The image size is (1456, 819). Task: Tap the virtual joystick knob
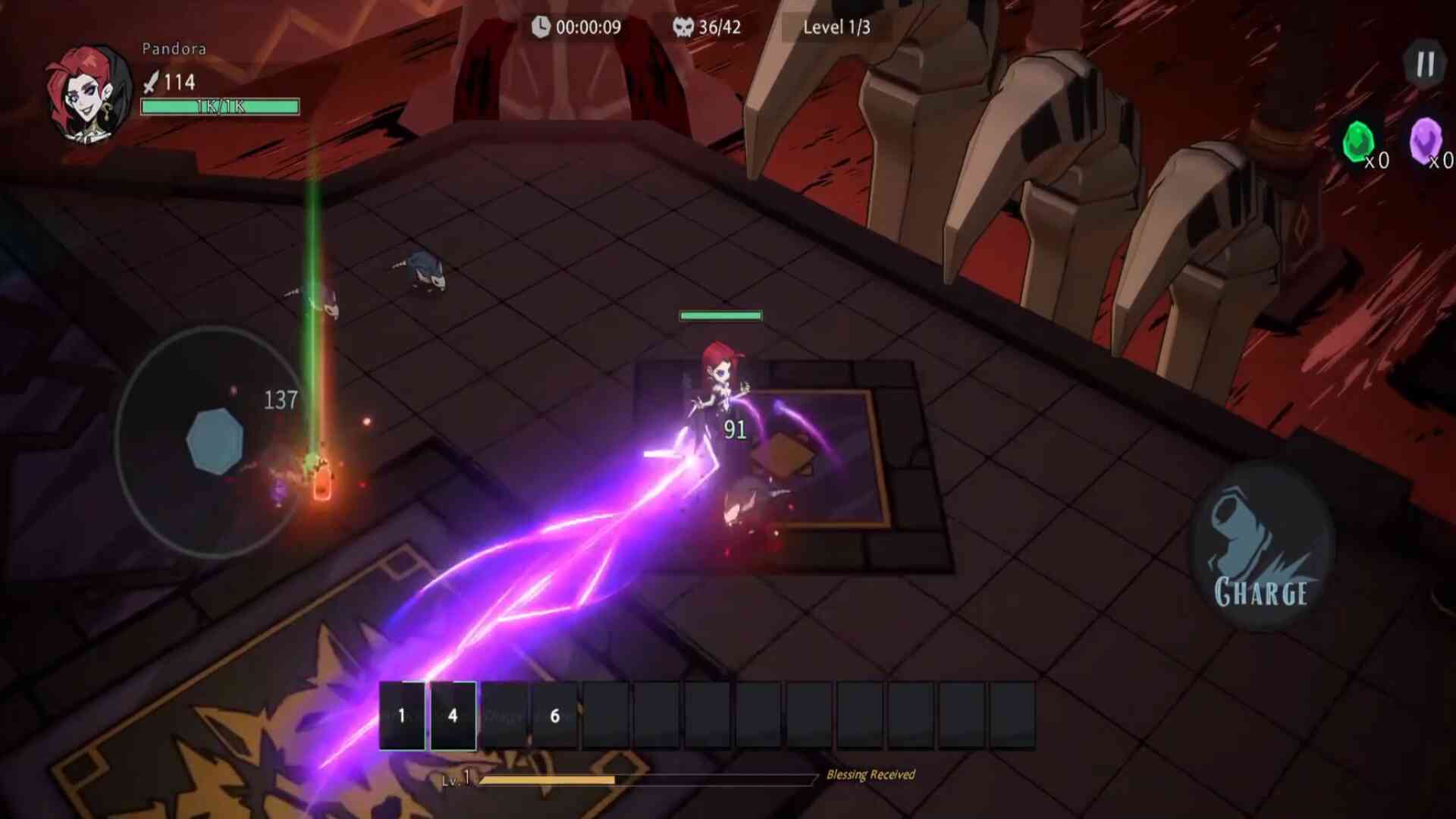(x=215, y=441)
